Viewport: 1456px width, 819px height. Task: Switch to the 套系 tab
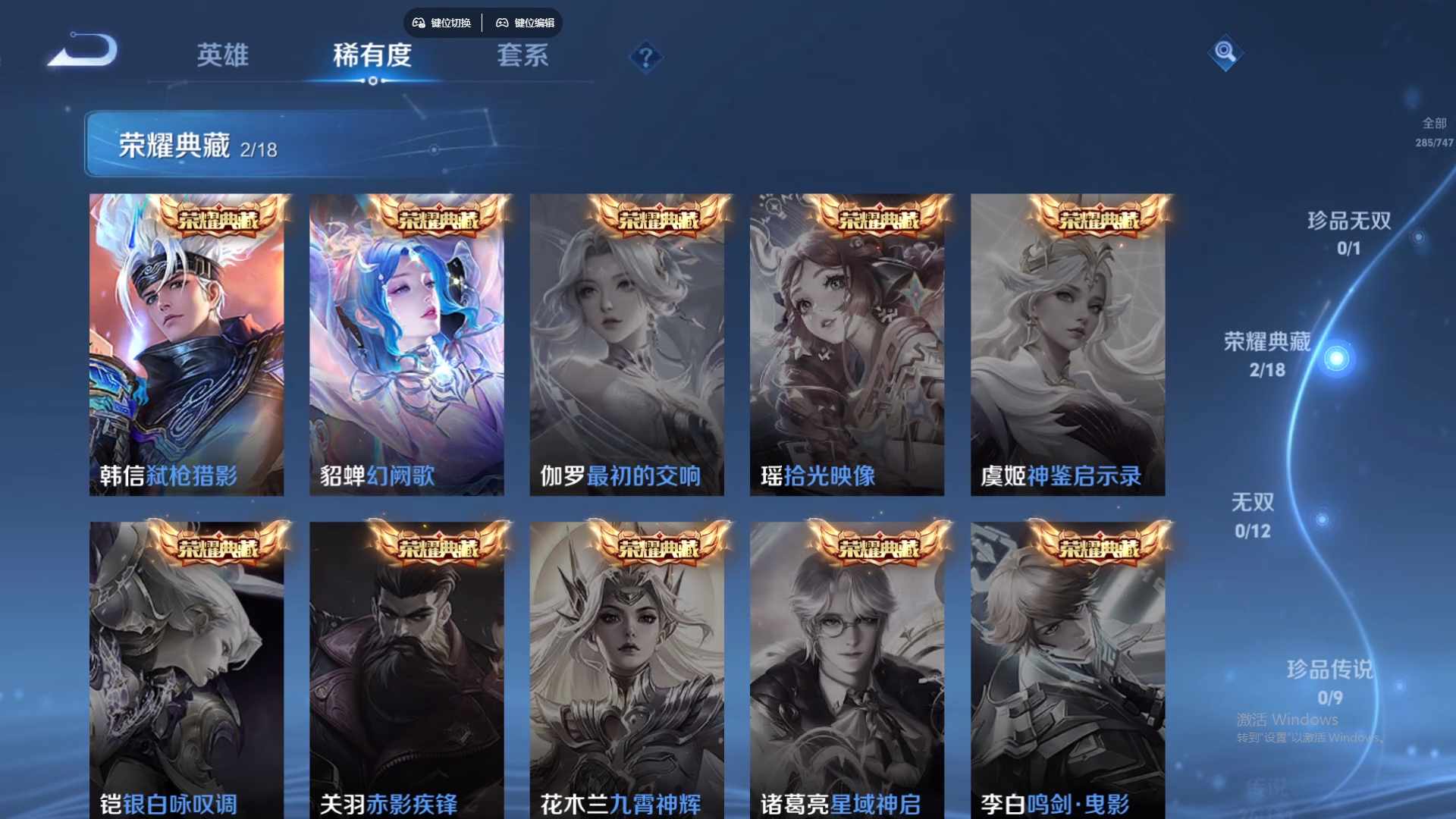point(523,56)
